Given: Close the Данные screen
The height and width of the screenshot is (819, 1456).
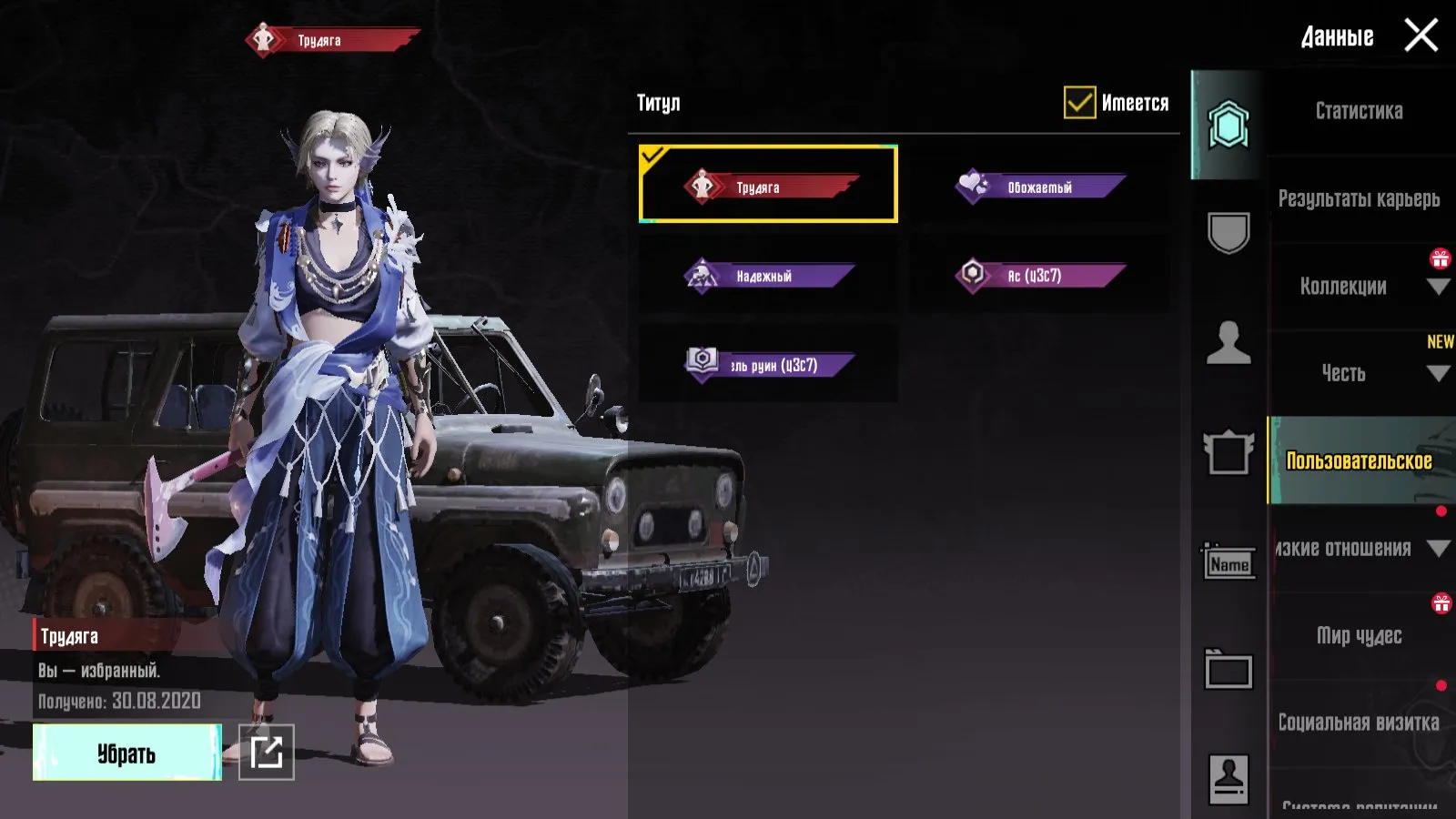Looking at the screenshot, I should [x=1421, y=36].
